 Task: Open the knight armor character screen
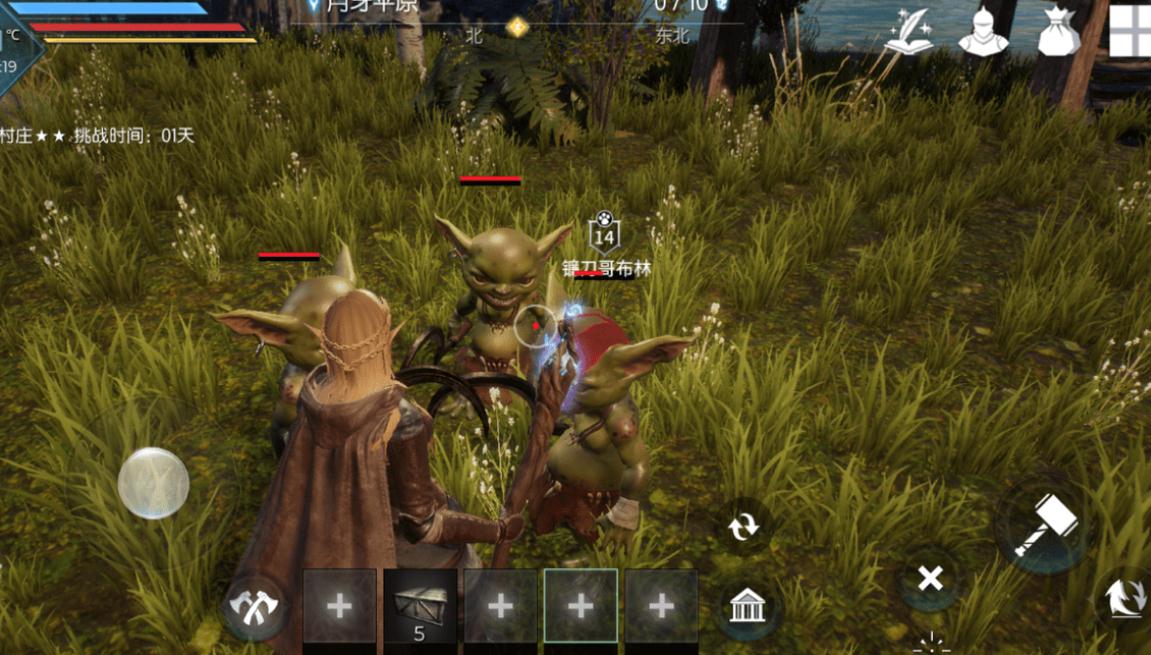pos(983,33)
